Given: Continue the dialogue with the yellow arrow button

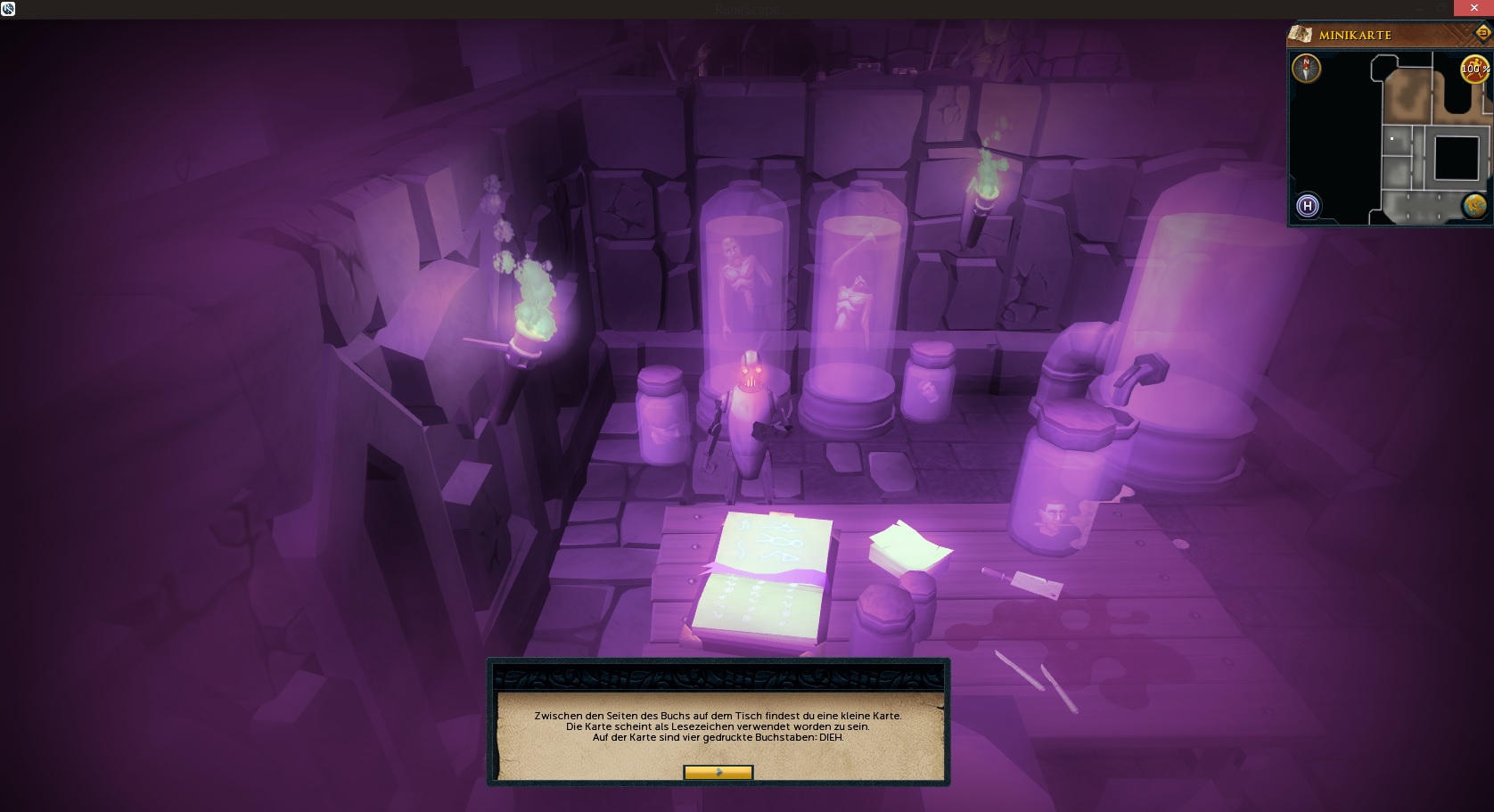Looking at the screenshot, I should click(718, 773).
